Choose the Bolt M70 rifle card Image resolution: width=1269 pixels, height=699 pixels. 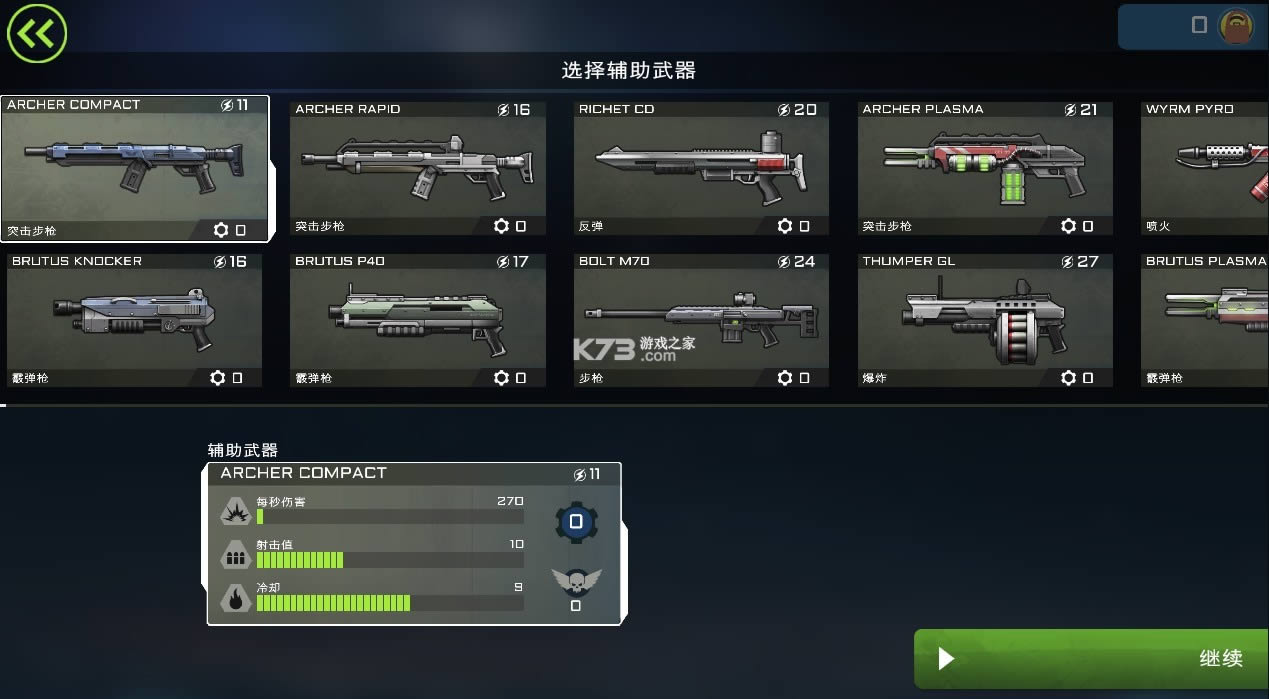701,320
